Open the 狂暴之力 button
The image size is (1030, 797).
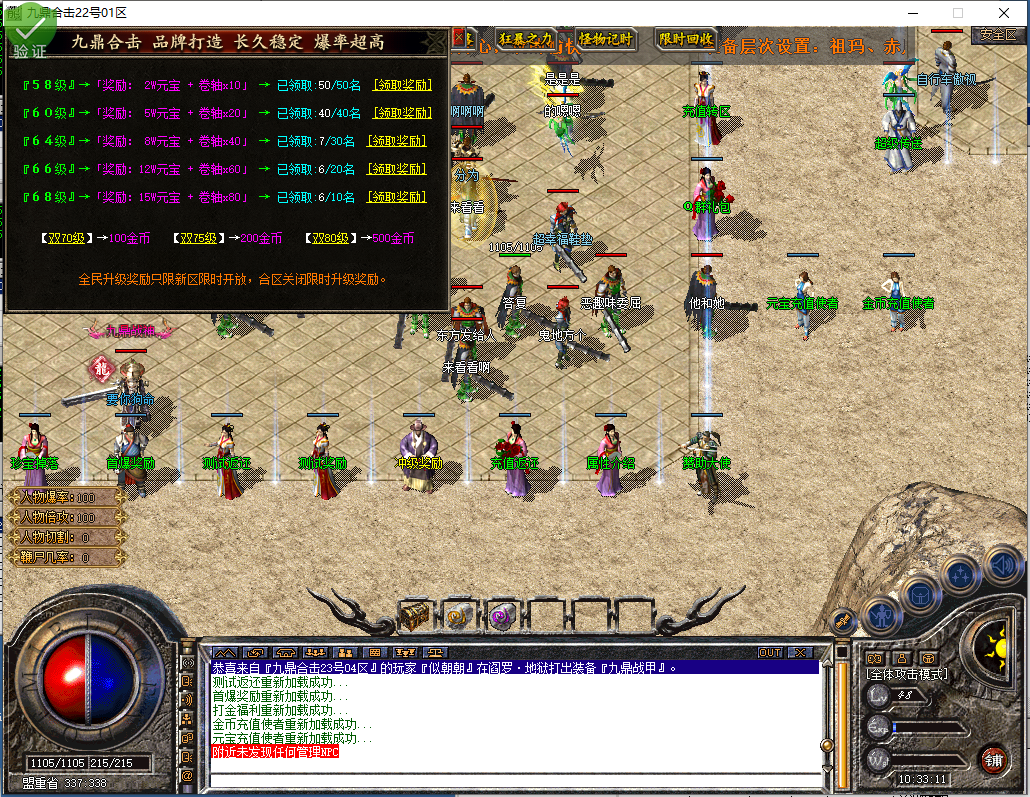tap(526, 39)
